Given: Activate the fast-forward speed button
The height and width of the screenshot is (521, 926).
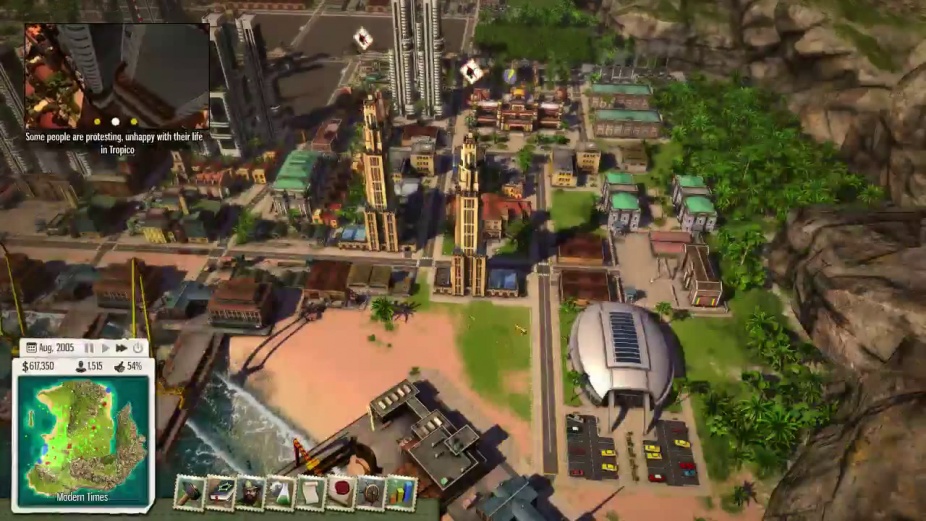Looking at the screenshot, I should coord(121,348).
